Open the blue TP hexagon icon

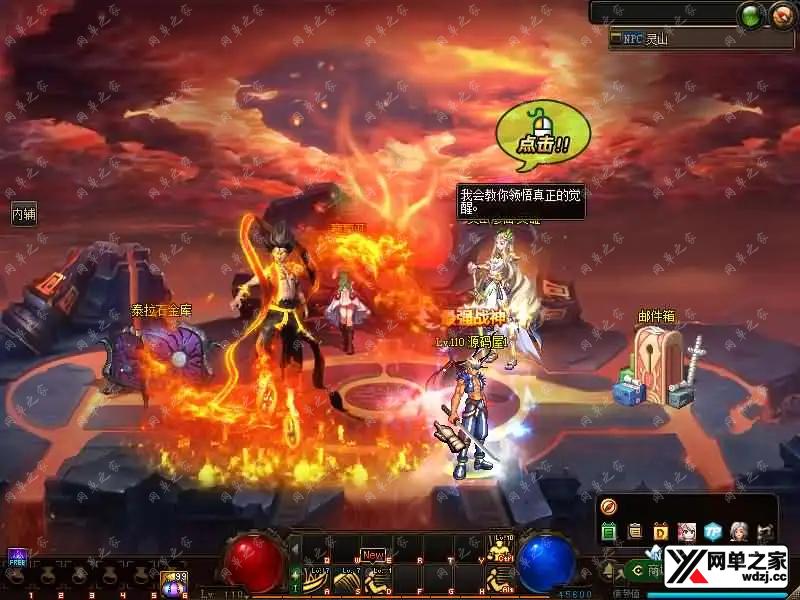713,531
